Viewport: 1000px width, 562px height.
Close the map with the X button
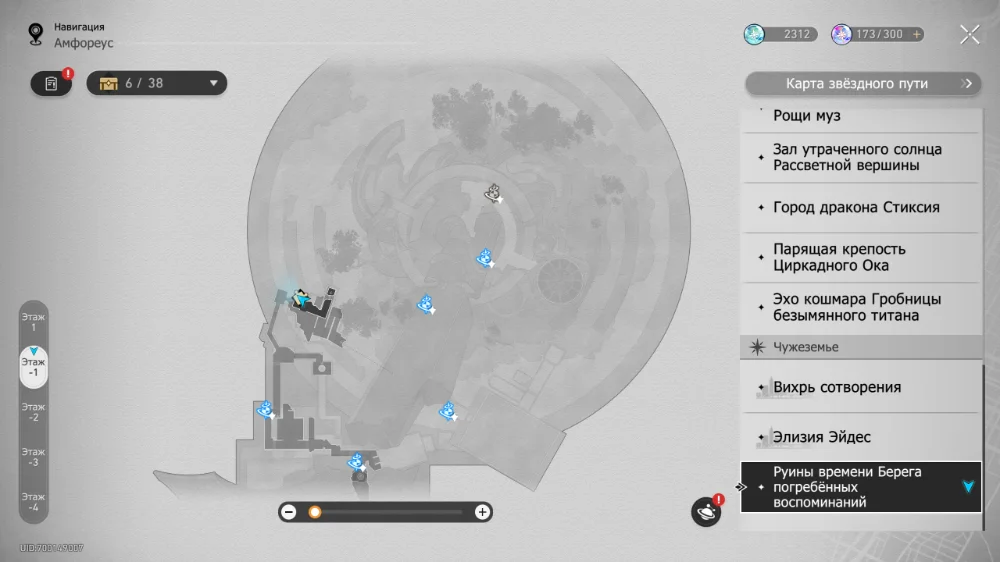pyautogui.click(x=969, y=35)
